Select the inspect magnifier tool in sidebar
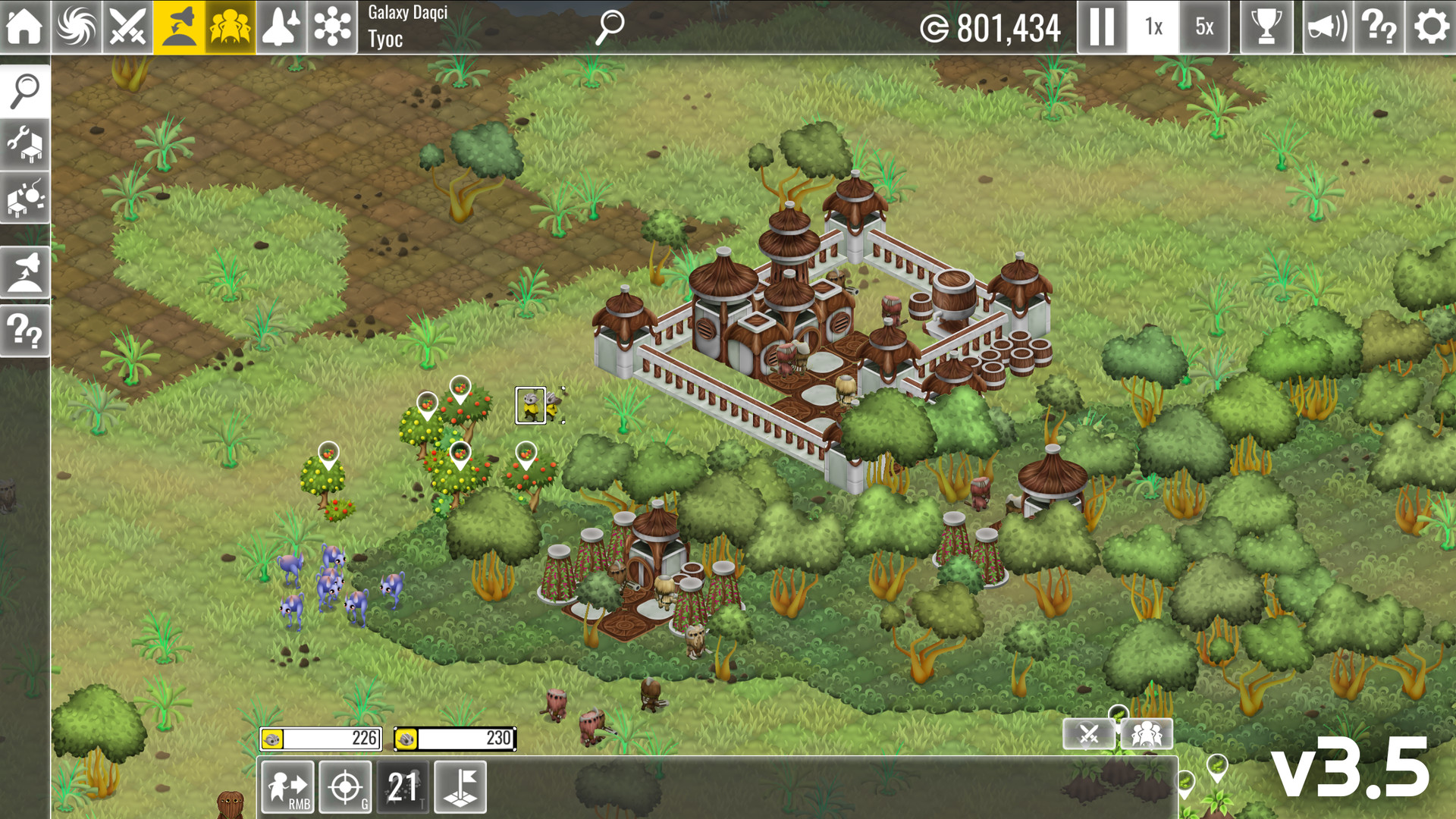1456x819 pixels. tap(25, 91)
